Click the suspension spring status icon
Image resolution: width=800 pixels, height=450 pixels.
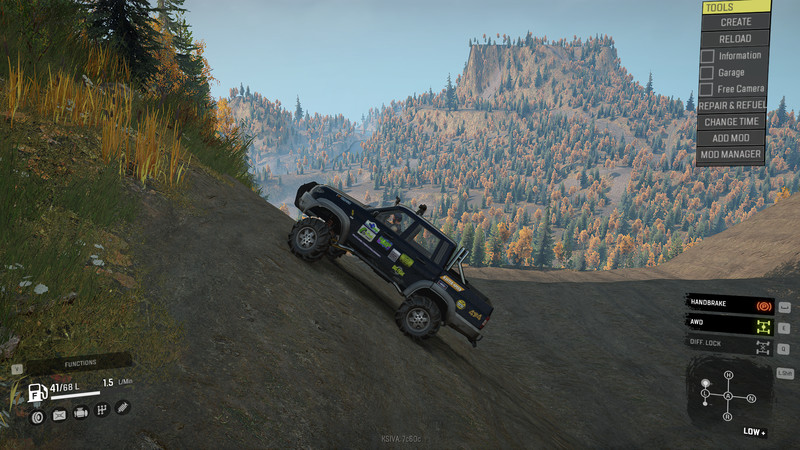123,408
